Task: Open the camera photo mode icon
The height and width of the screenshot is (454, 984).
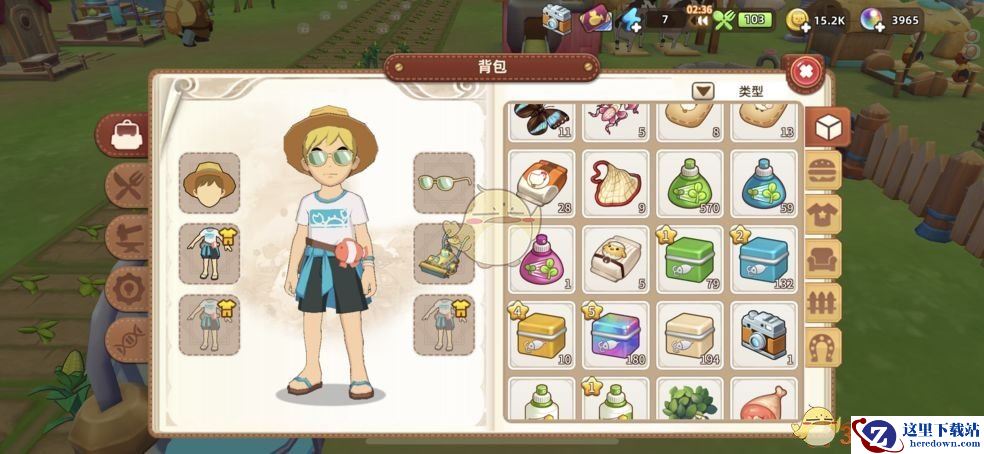Action: click(x=556, y=17)
